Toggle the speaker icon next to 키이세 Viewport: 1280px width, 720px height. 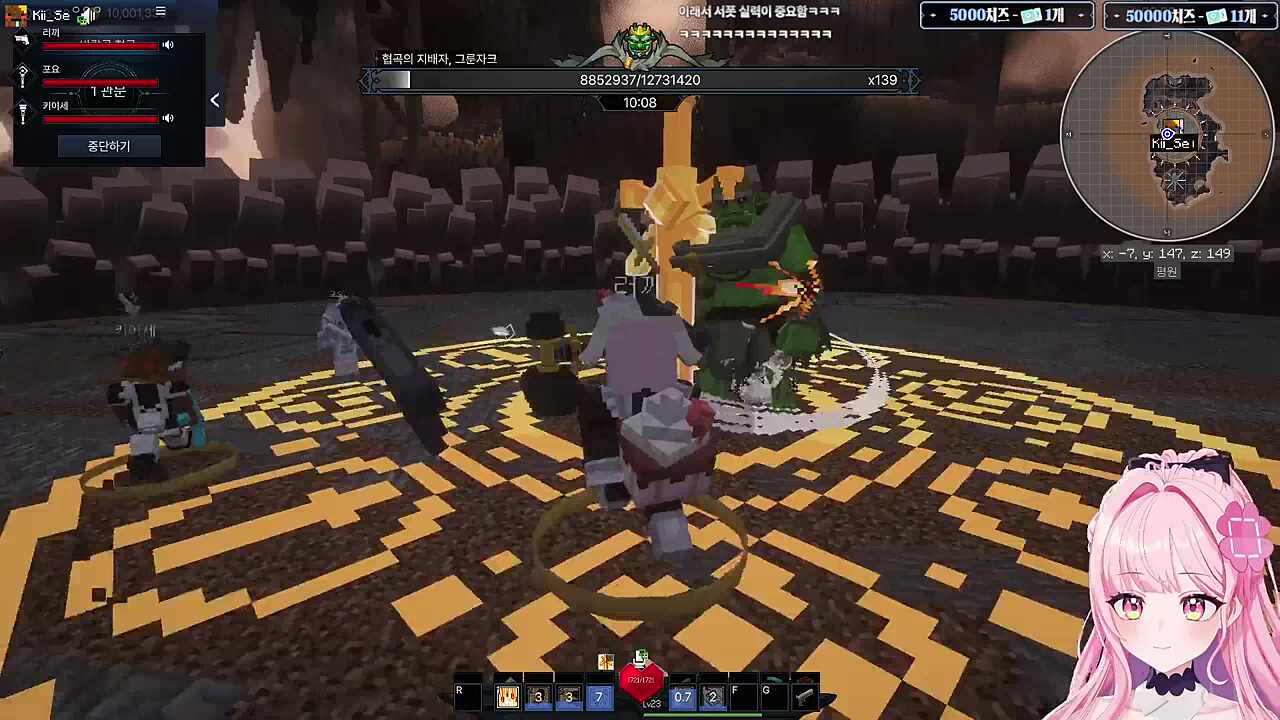[x=168, y=118]
